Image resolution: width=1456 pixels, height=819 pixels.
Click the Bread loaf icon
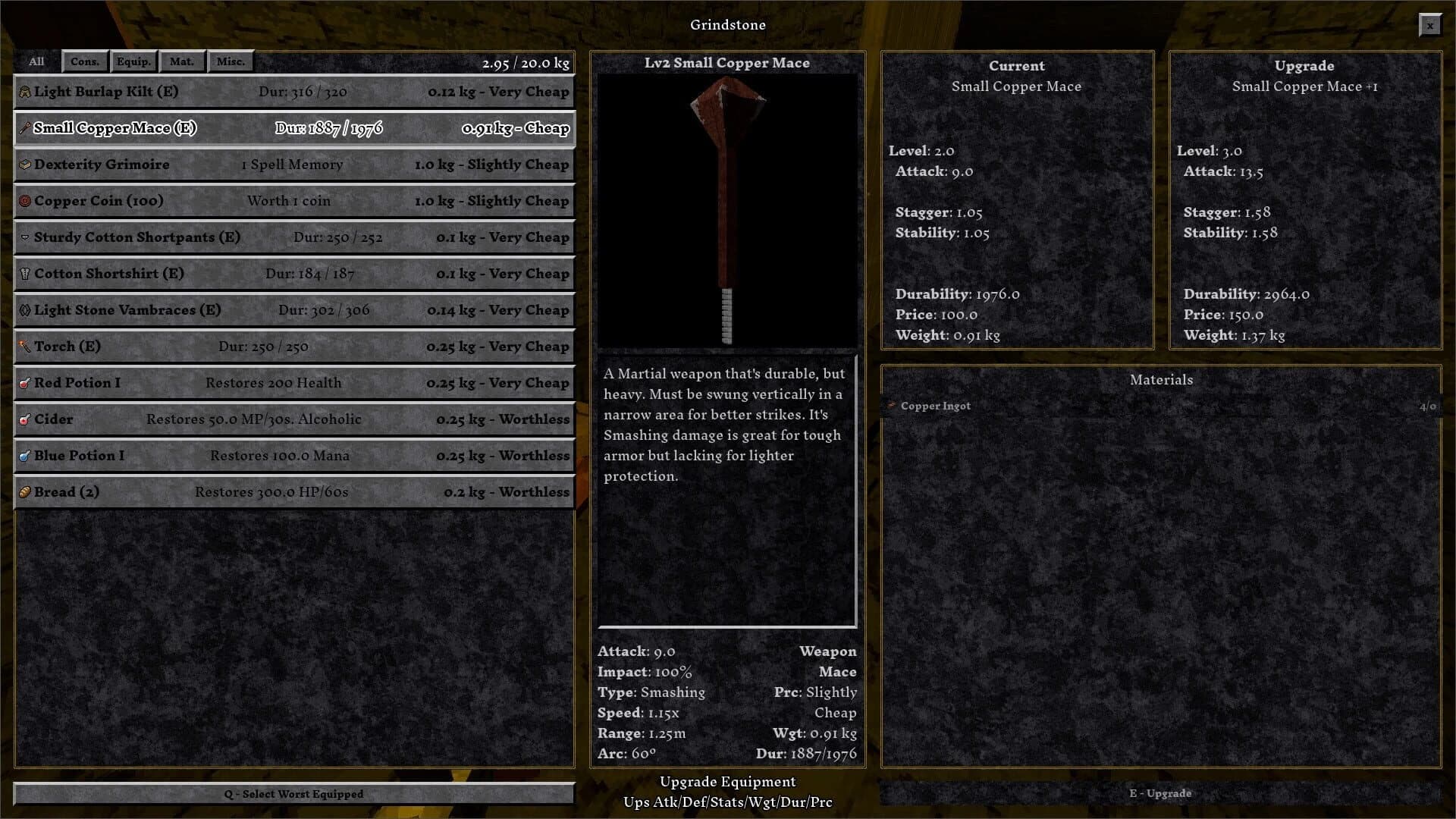click(24, 492)
